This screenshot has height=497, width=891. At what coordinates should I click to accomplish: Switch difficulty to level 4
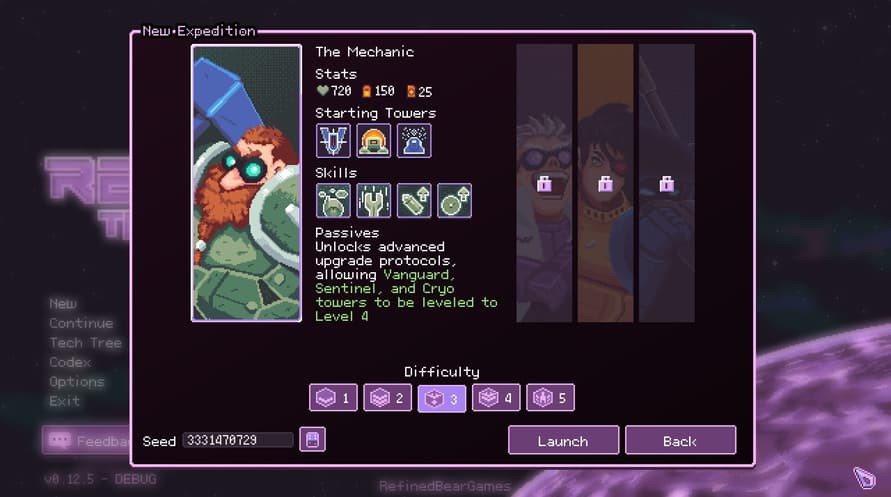click(496, 398)
